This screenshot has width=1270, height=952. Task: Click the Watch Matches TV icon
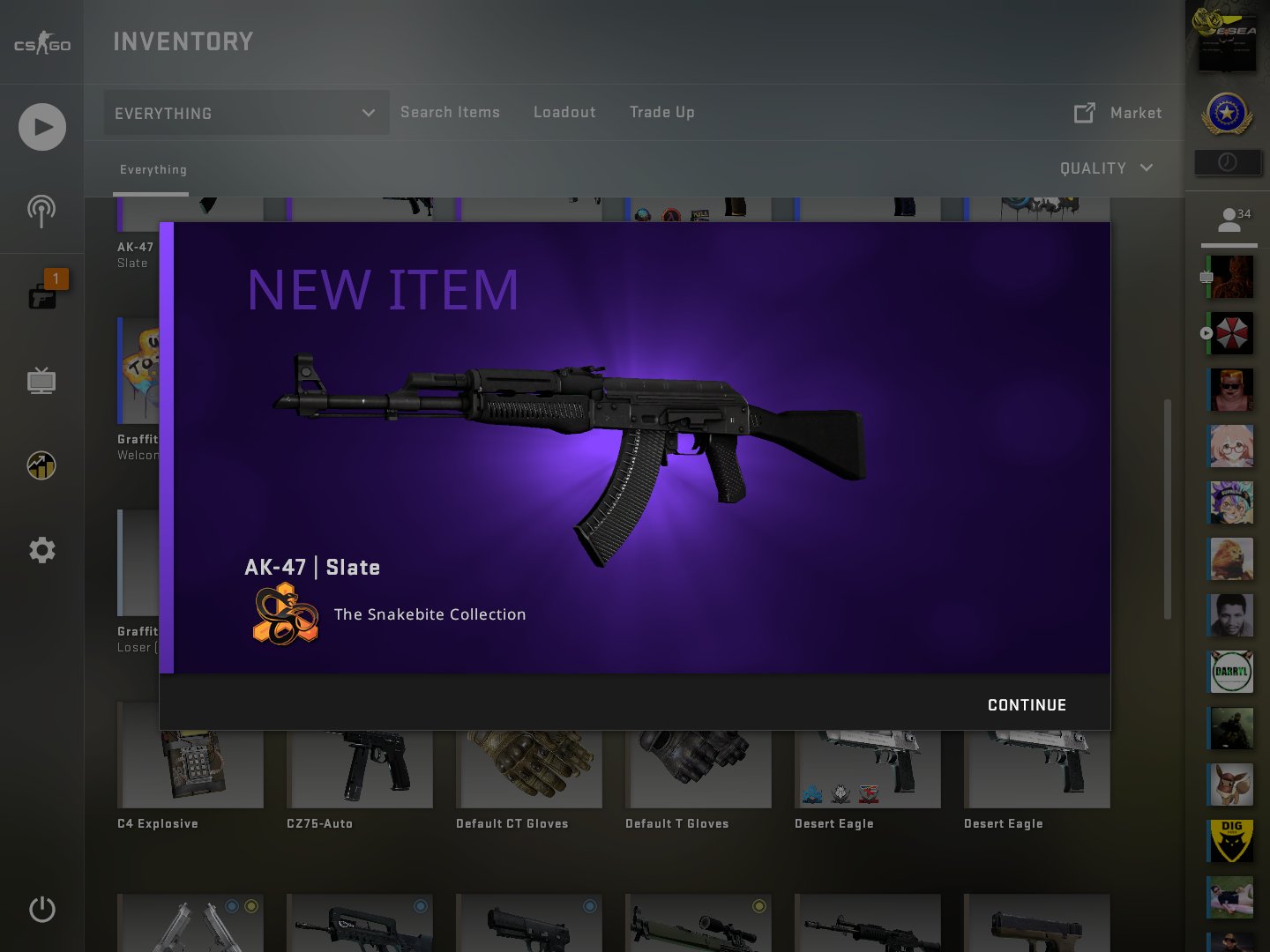[41, 382]
